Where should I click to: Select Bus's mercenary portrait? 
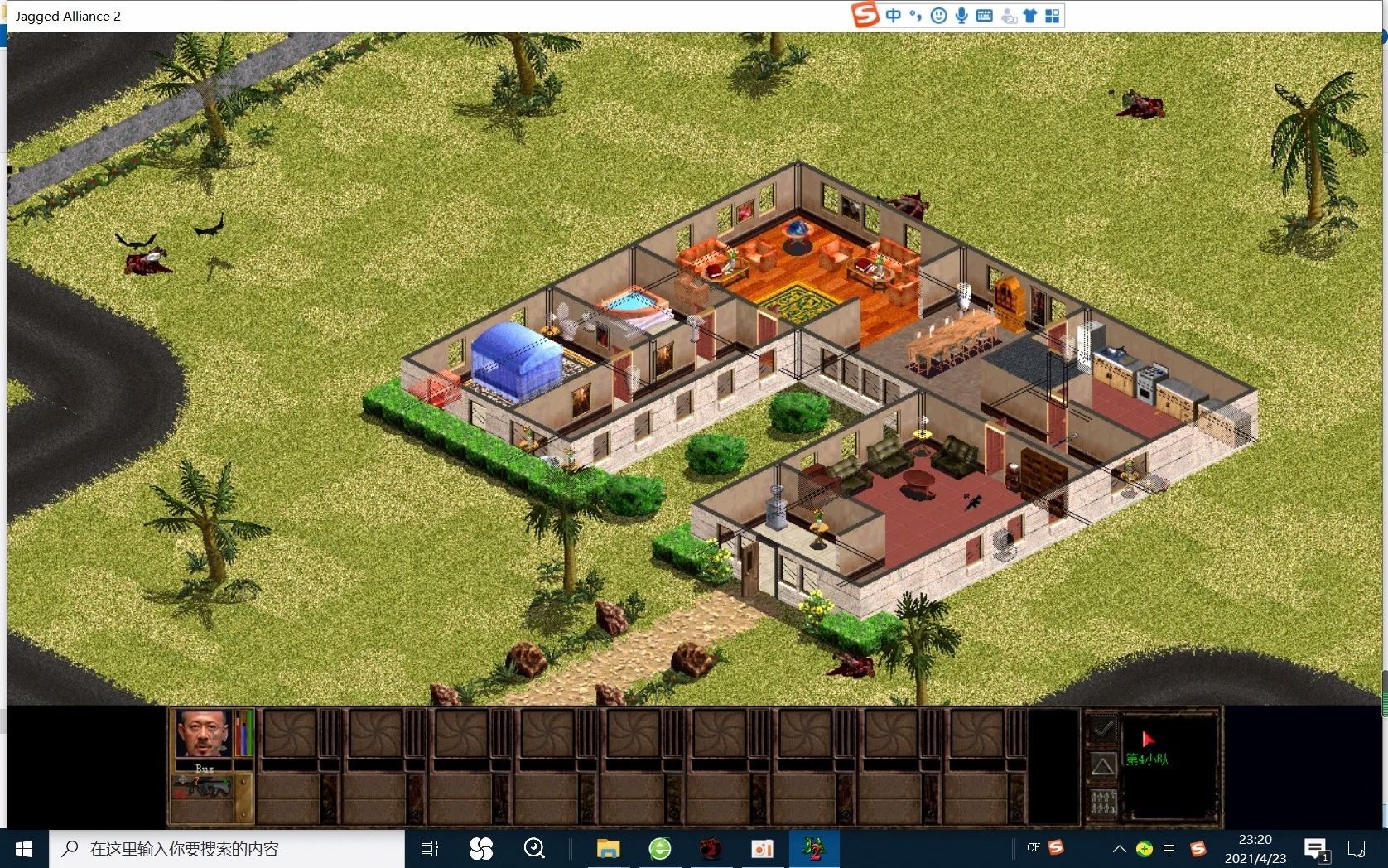point(202,734)
